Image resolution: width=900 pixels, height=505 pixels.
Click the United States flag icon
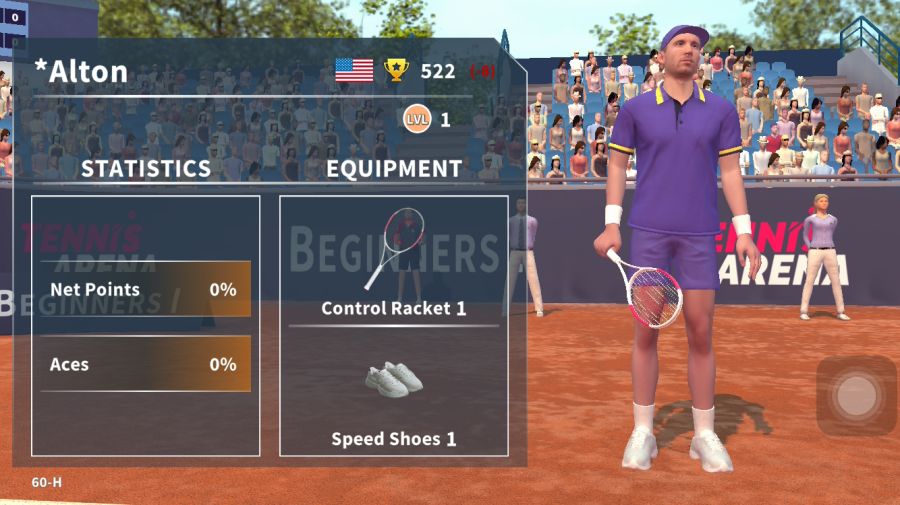(354, 70)
